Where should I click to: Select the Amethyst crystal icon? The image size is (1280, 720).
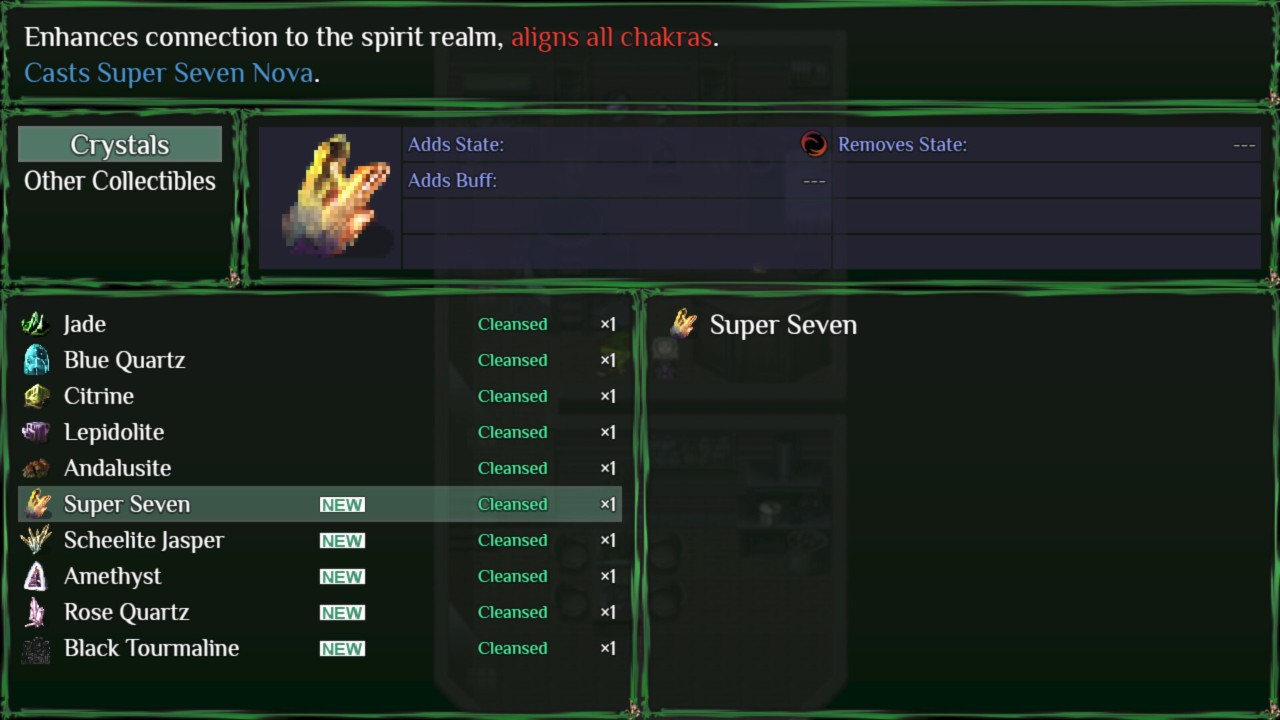[x=36, y=576]
